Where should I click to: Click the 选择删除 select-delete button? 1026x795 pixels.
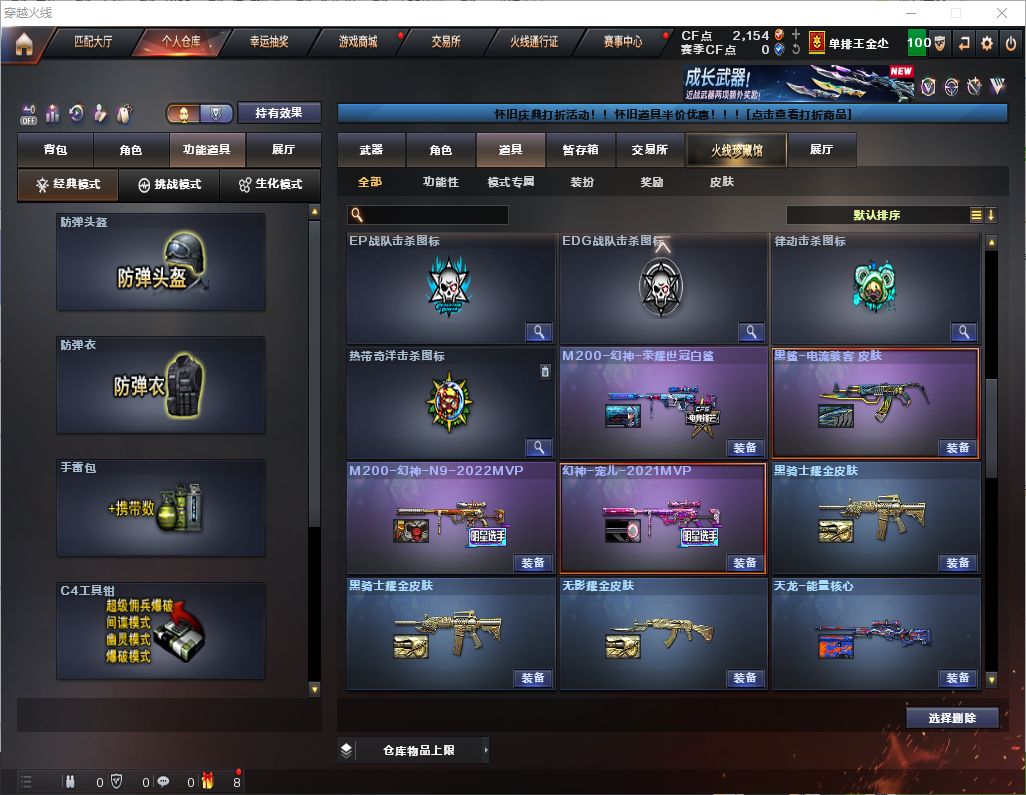tap(952, 718)
